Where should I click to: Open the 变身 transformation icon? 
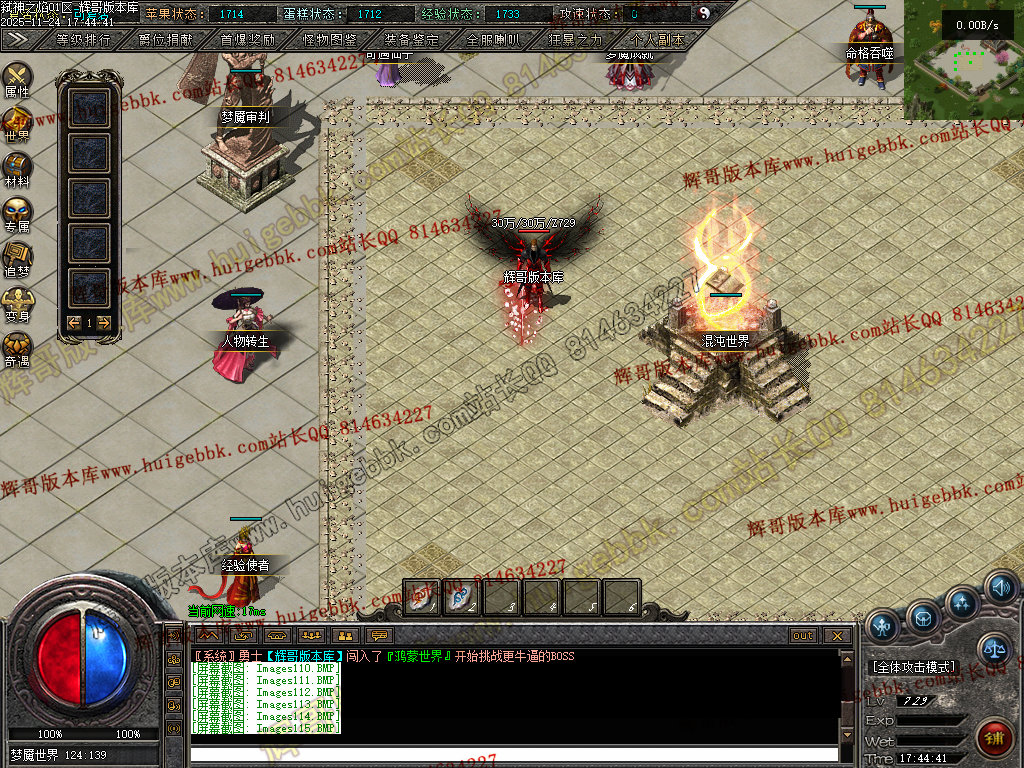point(17,302)
